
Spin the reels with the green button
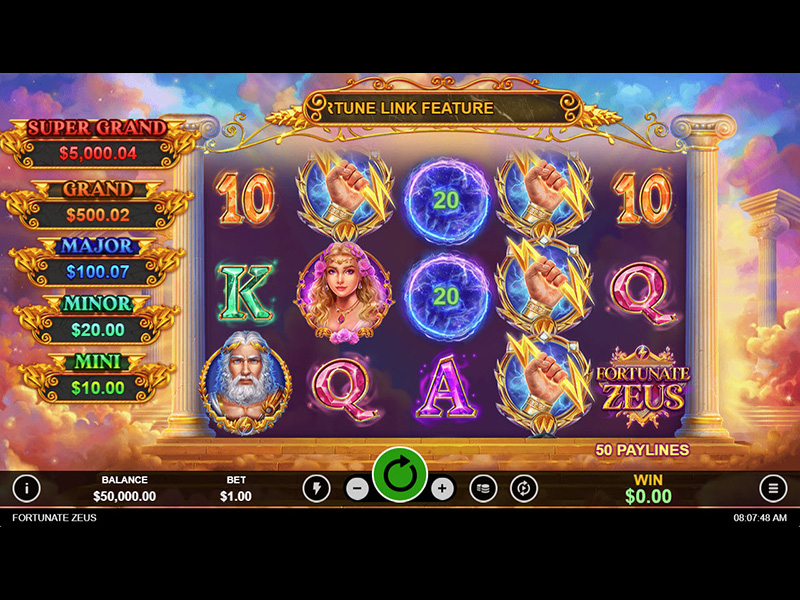[400, 476]
